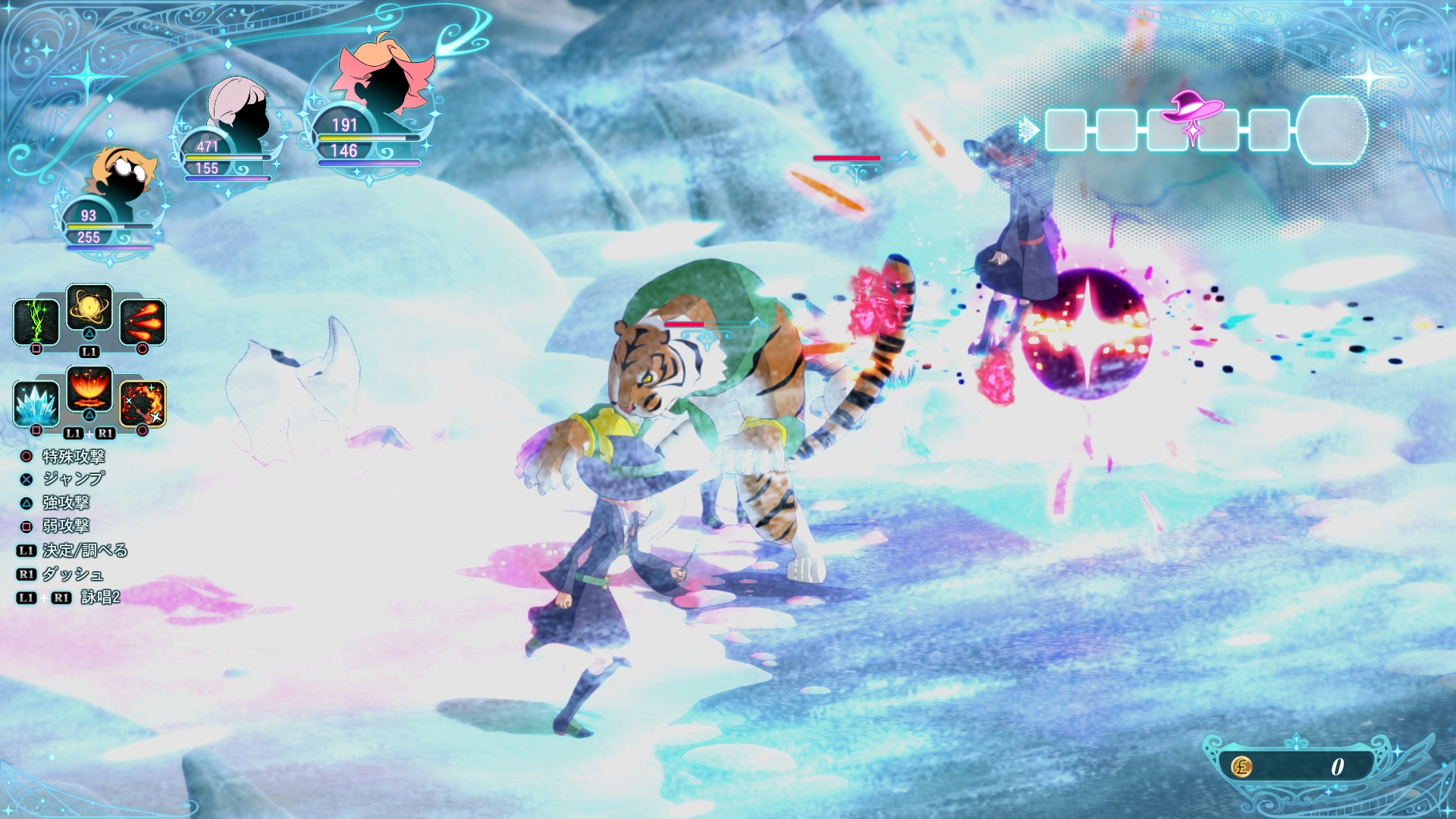Select the flaming broom spell icon
1456x819 pixels.
[143, 403]
